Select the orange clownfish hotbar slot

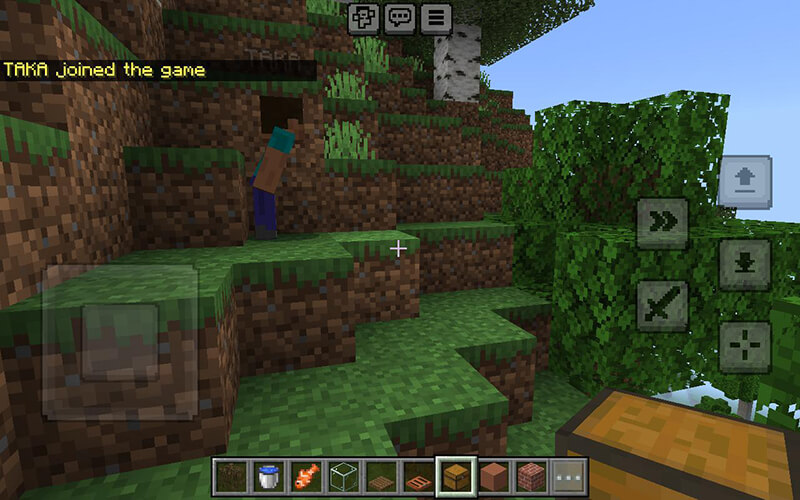305,475
